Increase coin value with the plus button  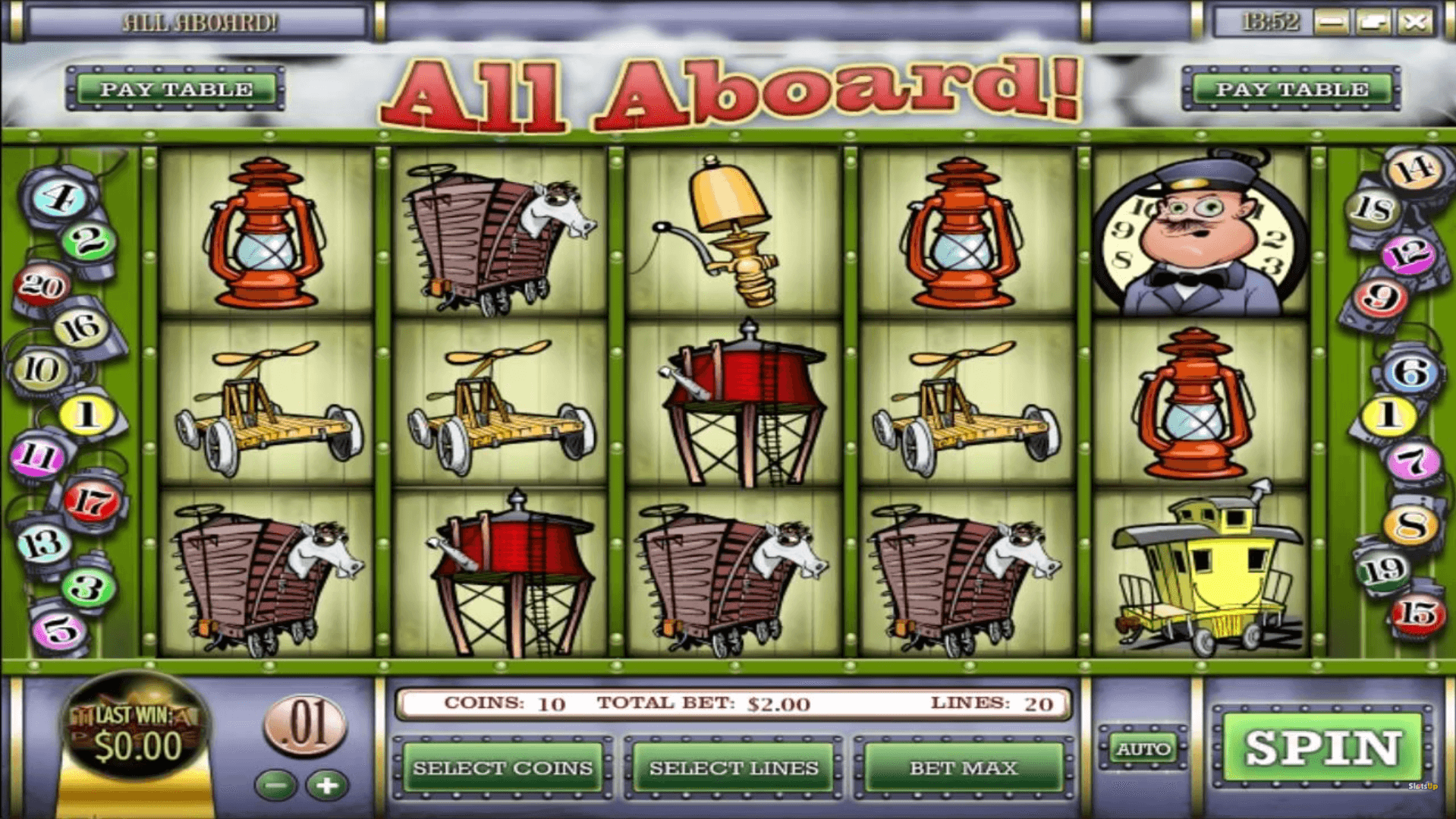click(327, 786)
